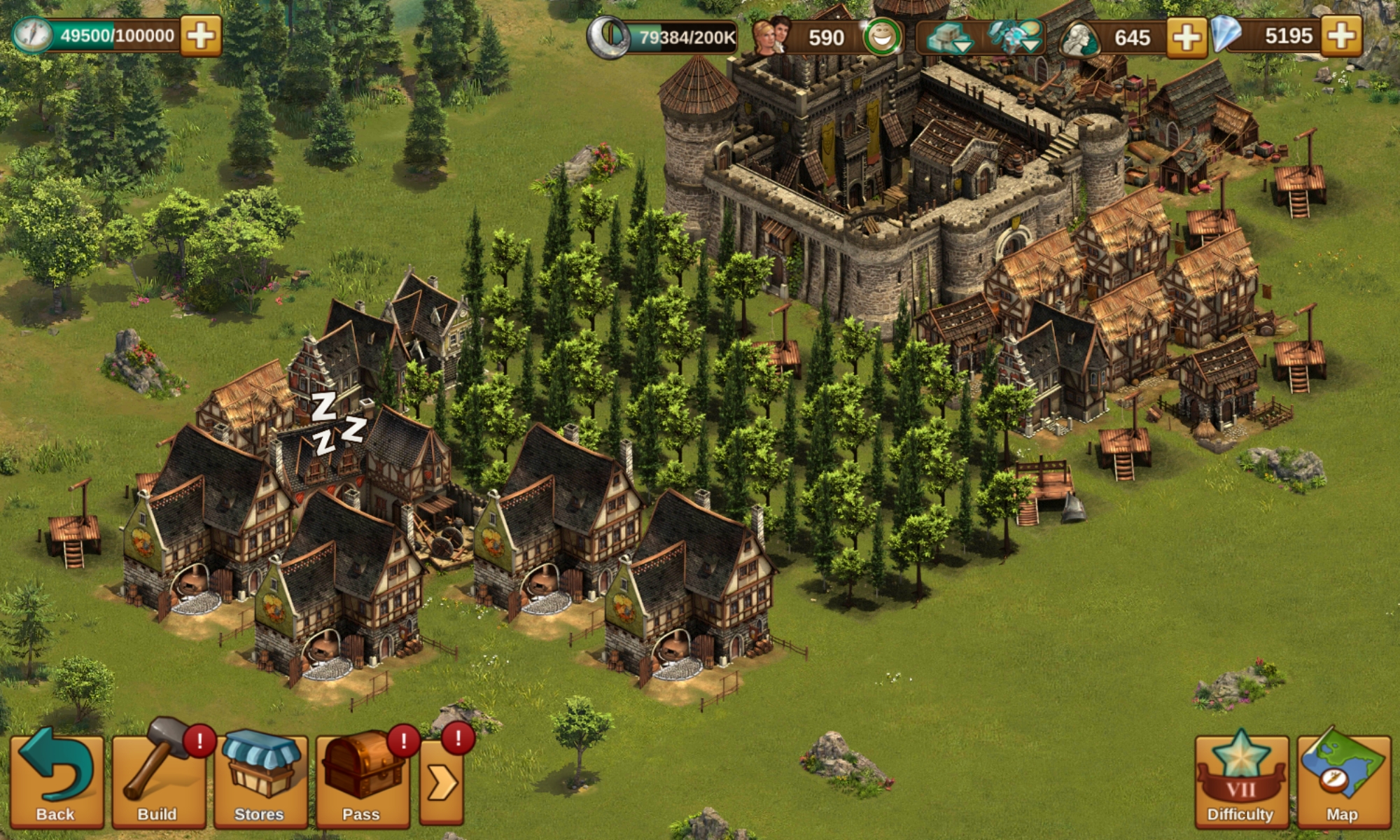Add more medals with the plus button
Viewport: 1400px width, 840px height.
pyautogui.click(x=1186, y=37)
